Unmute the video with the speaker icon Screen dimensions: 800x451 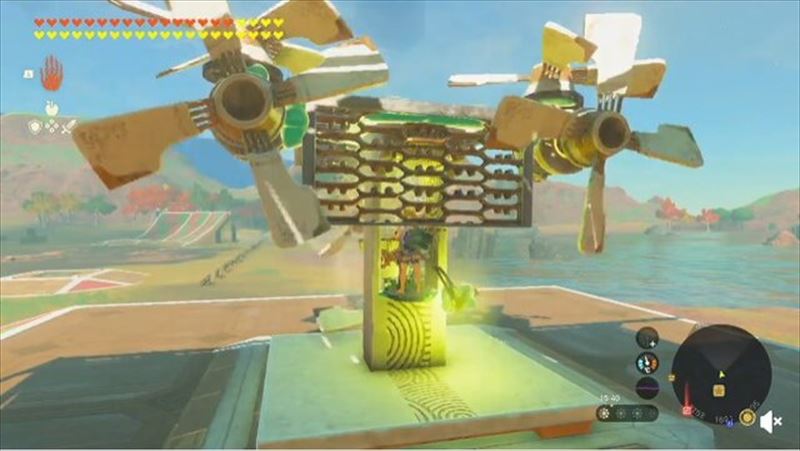(x=770, y=423)
